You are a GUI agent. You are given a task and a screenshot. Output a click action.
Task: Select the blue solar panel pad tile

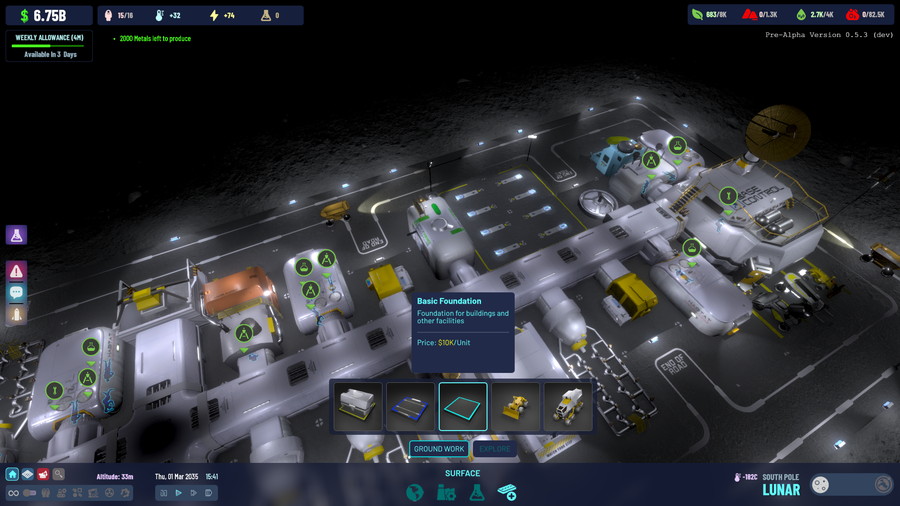[410, 406]
